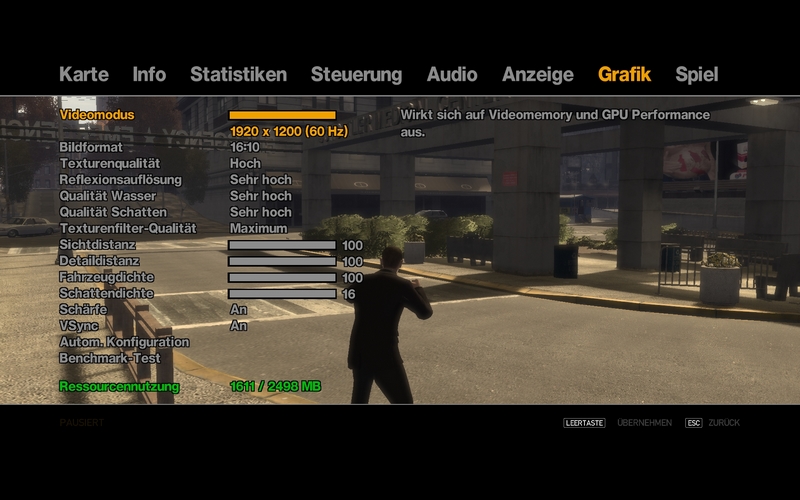Choose the Bildformat option
800x500 pixels.
90,147
